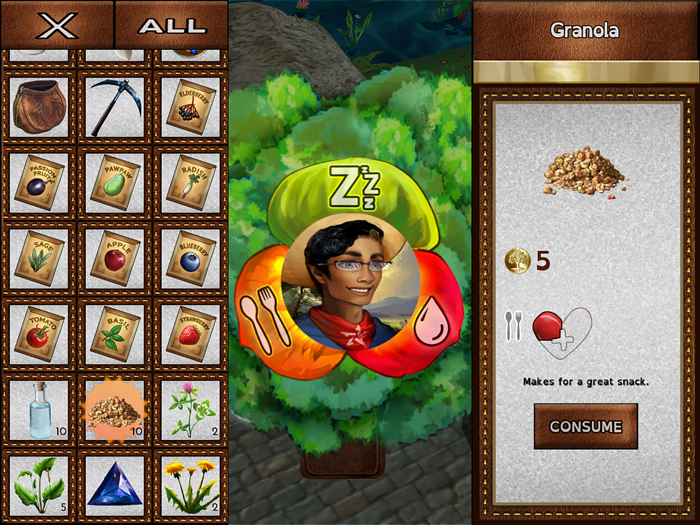The height and width of the screenshot is (525, 700).
Task: Select the Blueberry seed packet
Action: (189, 257)
